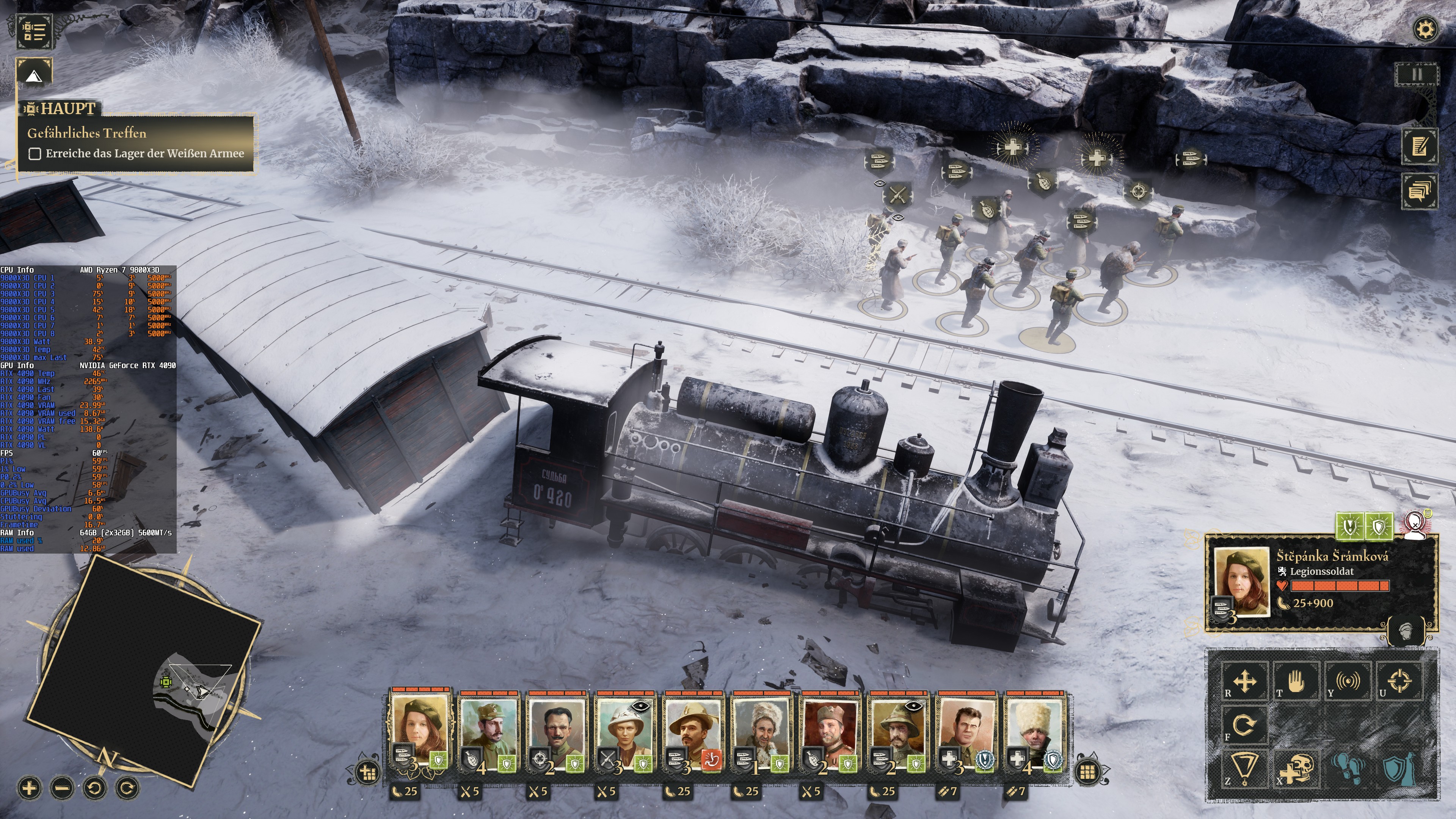The width and height of the screenshot is (1456, 819).
Task: Pause the game
Action: 1417,75
